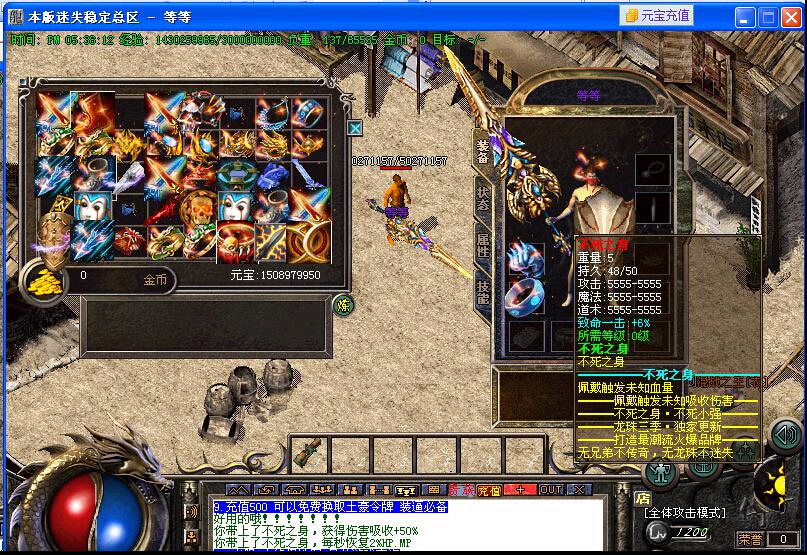Click the equipped necklace slot
Viewport: 807px width, 555px height.
[x=654, y=167]
